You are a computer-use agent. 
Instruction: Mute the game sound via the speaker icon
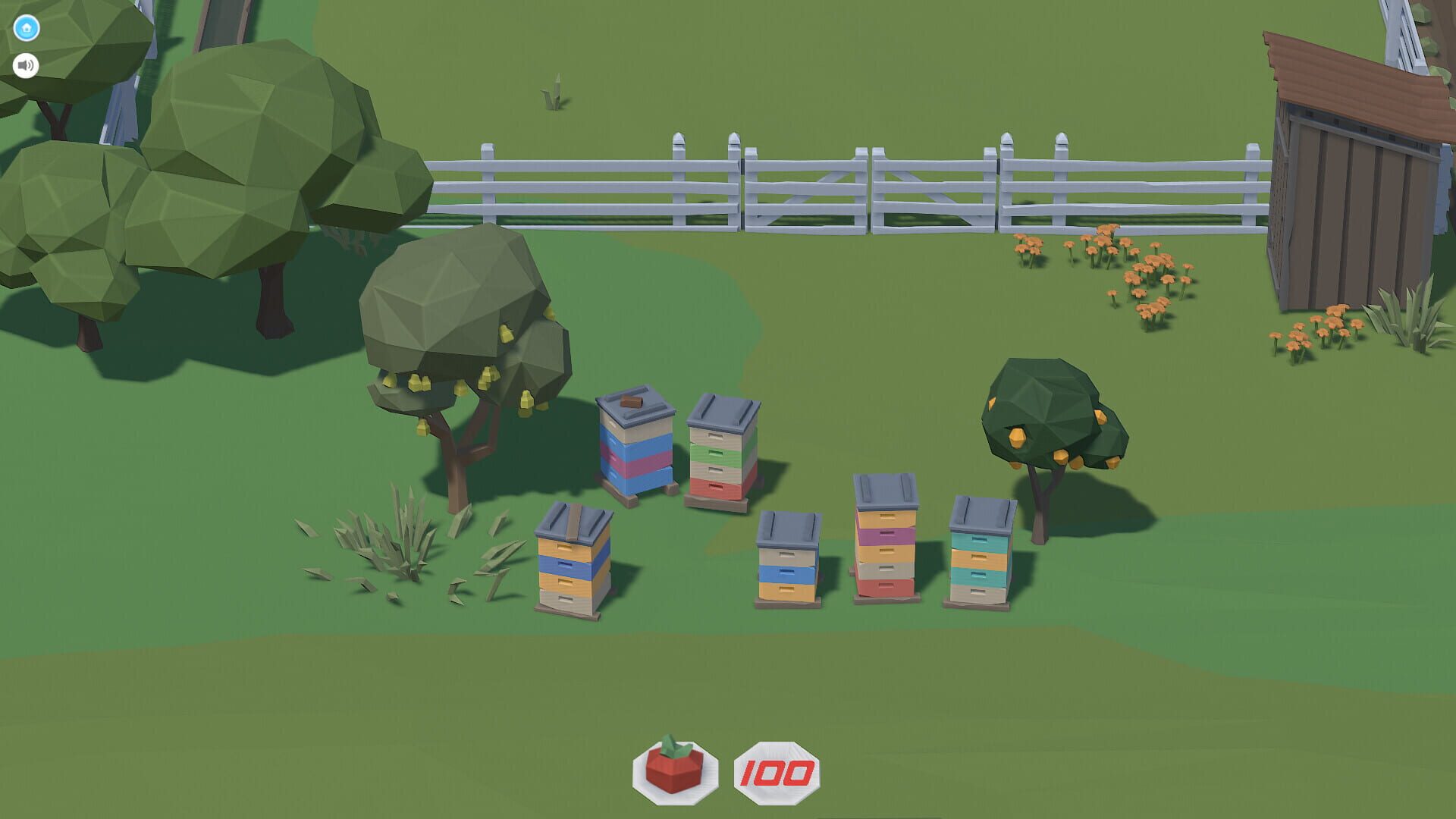click(25, 64)
